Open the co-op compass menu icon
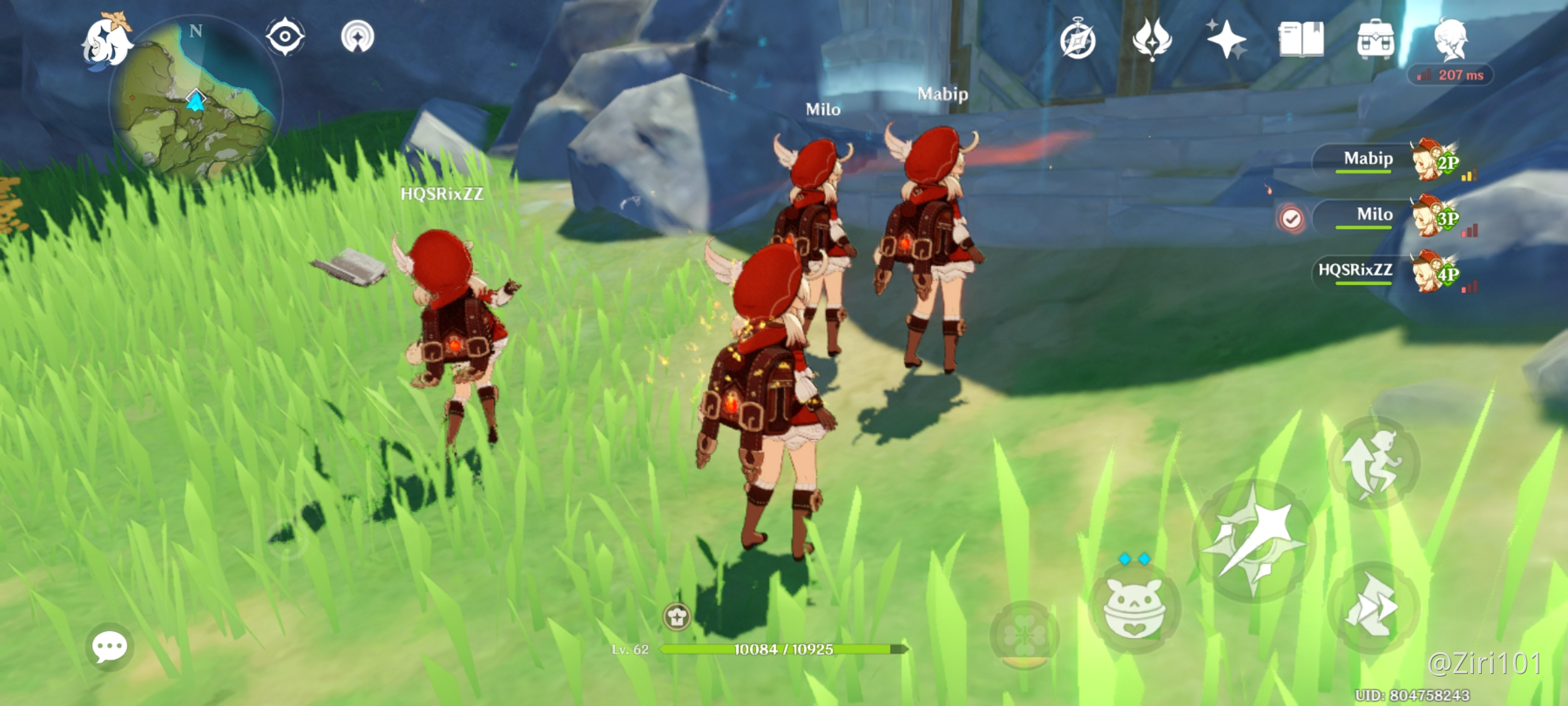 (x=1078, y=41)
